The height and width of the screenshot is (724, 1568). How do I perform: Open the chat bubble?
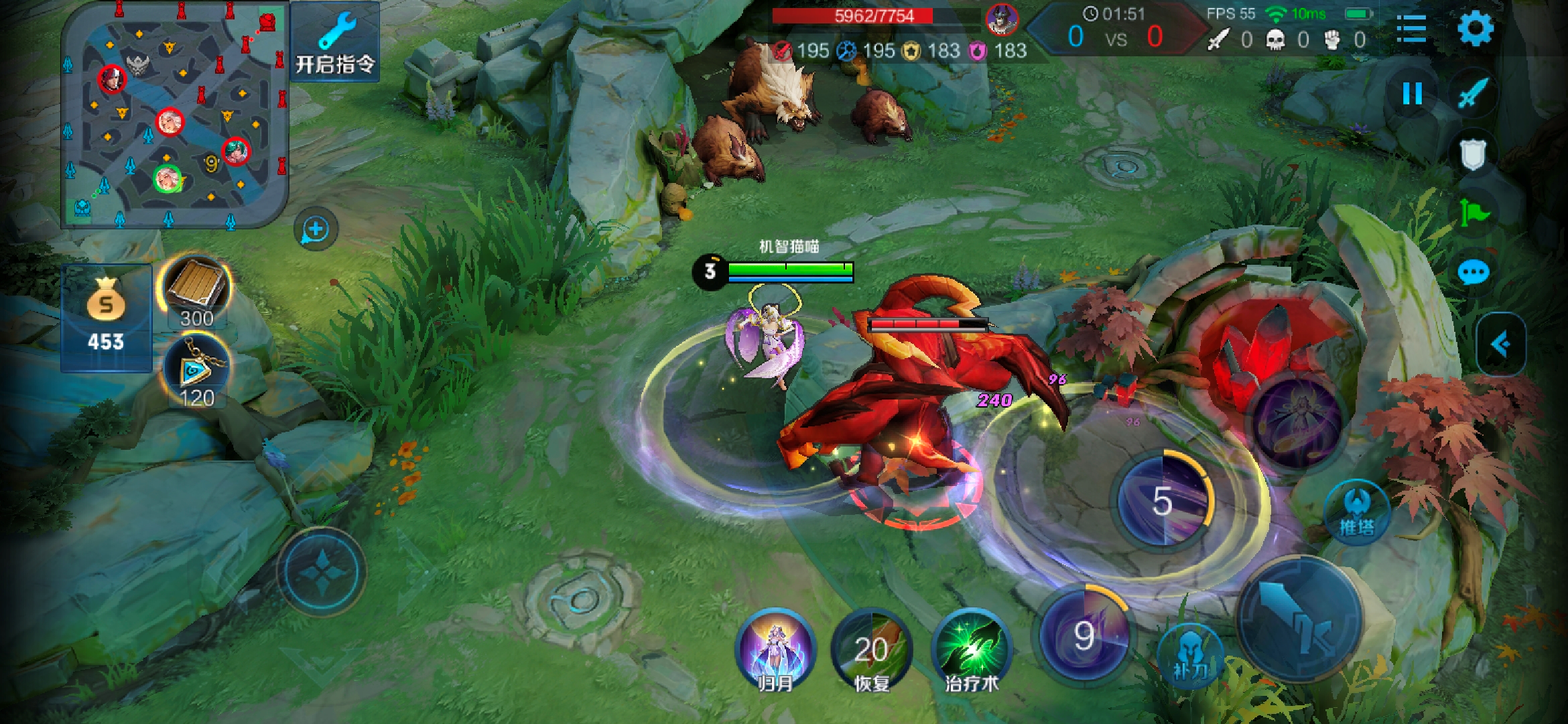click(x=1474, y=273)
